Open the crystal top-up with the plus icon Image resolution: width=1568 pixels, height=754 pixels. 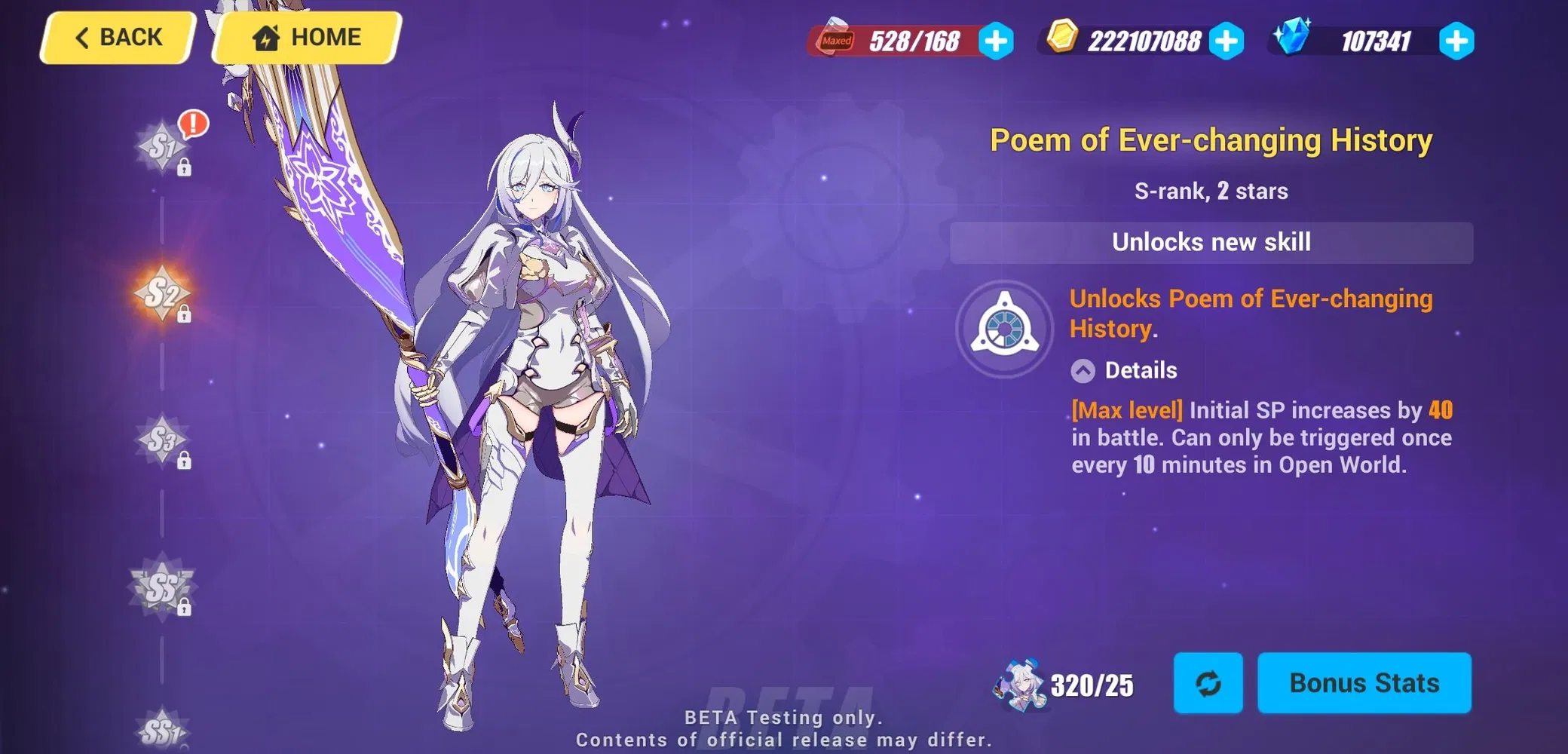(x=1456, y=41)
